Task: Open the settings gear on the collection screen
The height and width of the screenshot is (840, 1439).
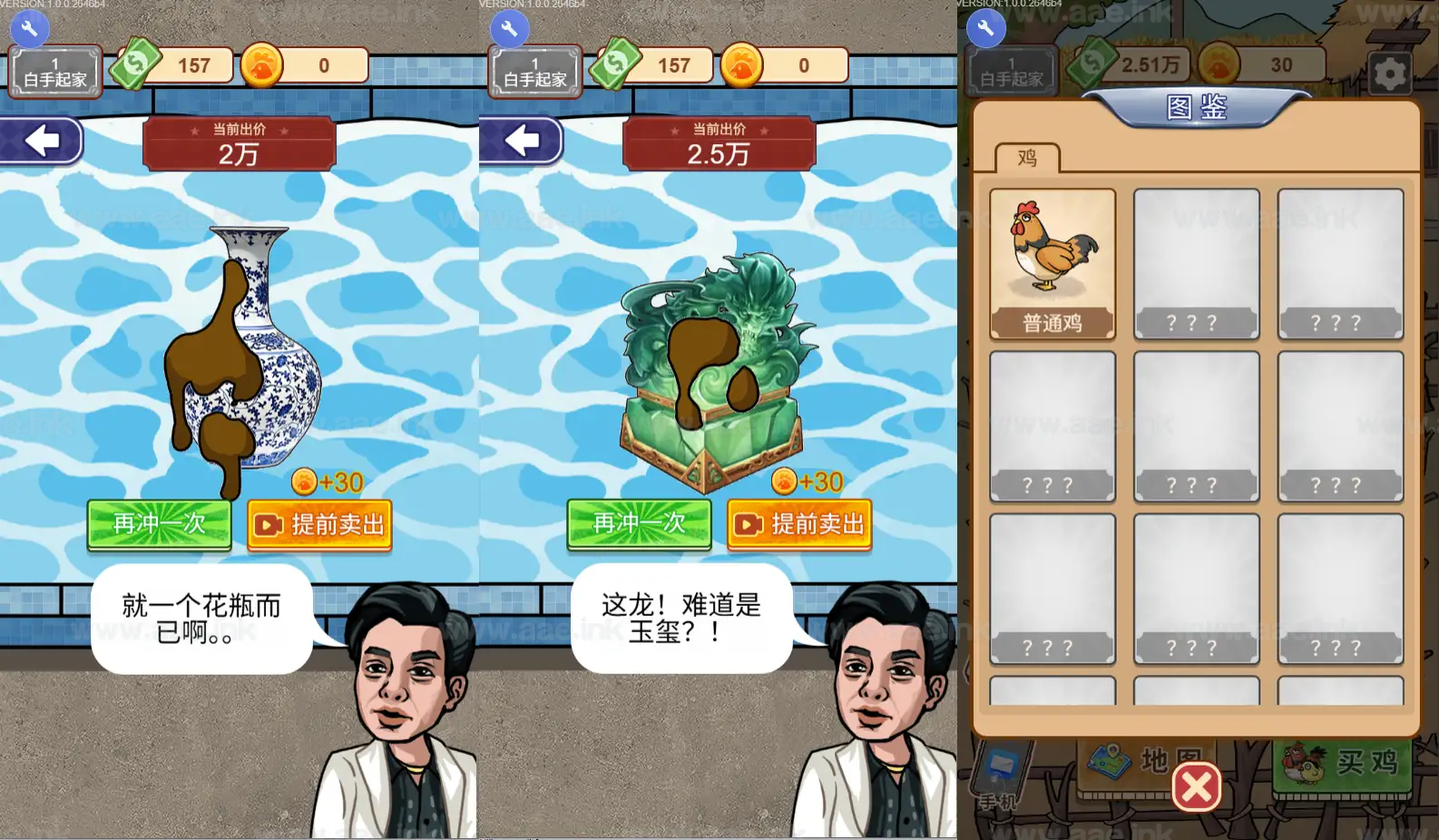Action: [1390, 73]
